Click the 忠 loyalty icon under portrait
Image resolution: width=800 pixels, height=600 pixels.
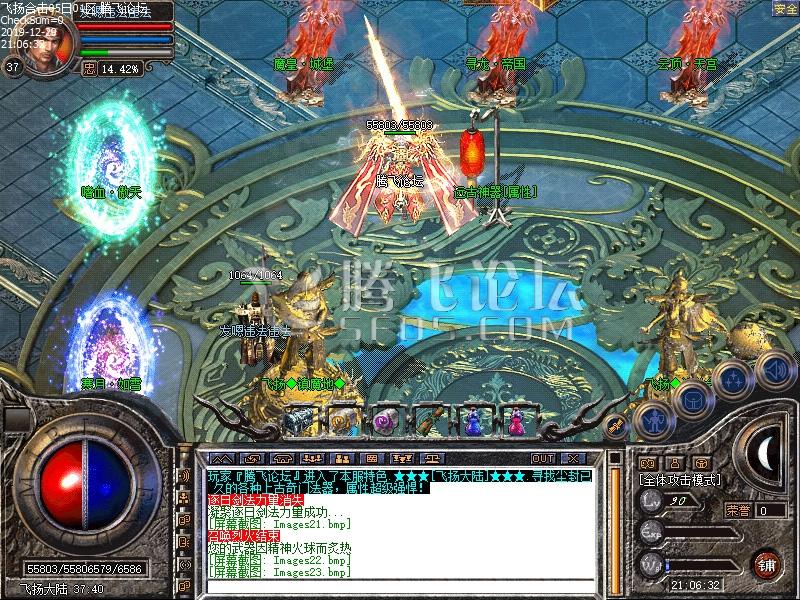click(x=88, y=69)
